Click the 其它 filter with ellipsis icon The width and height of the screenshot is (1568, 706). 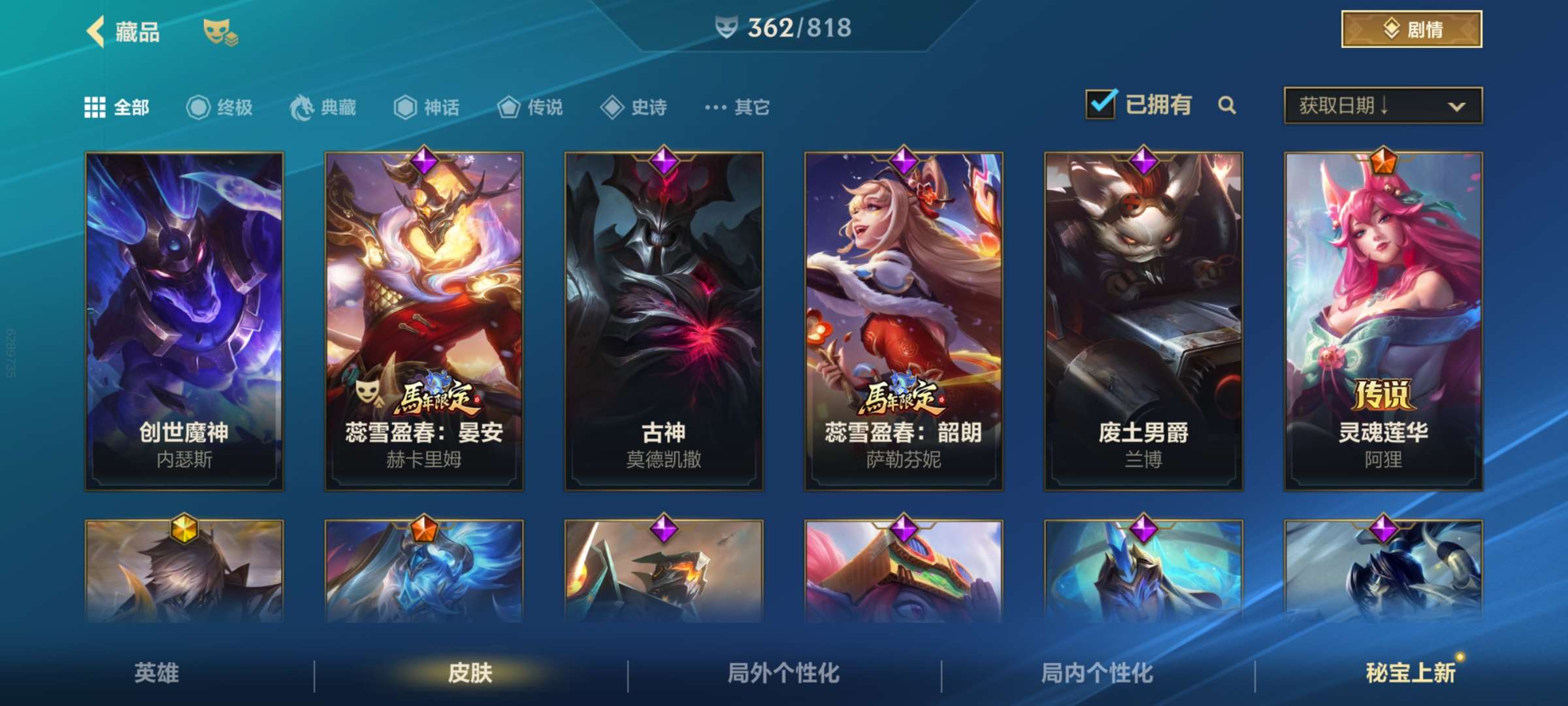click(717, 108)
